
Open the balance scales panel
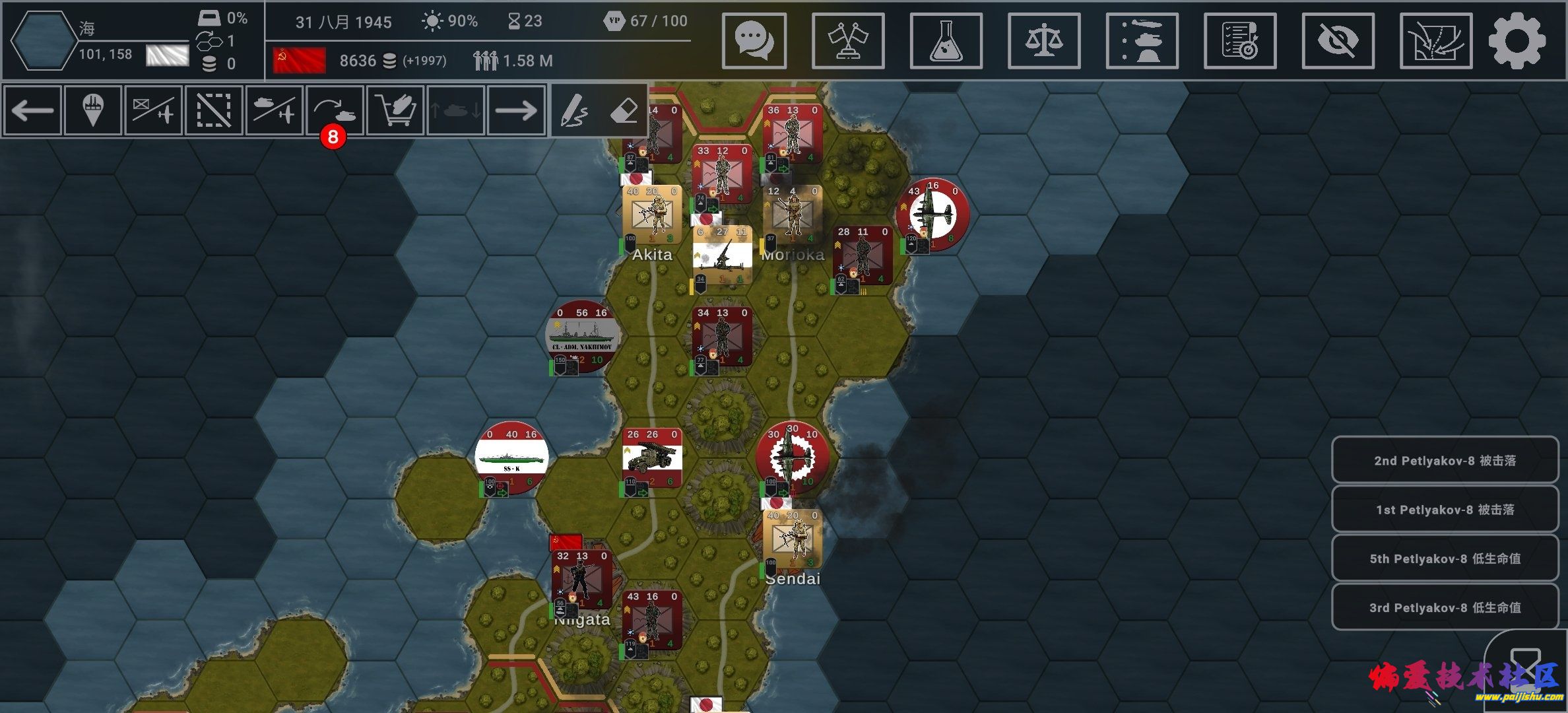coord(1044,41)
